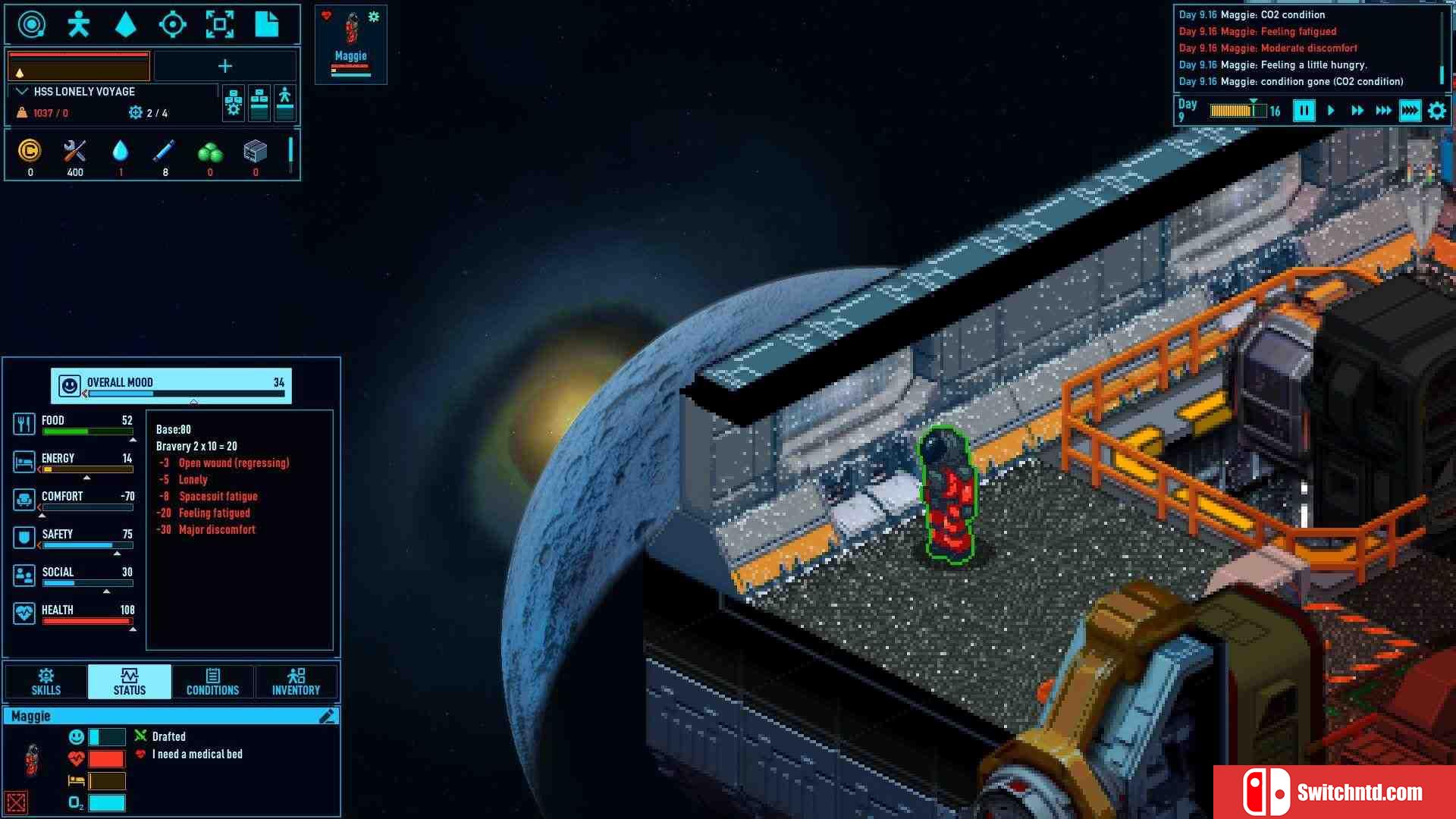The width and height of the screenshot is (1456, 819).
Task: Switch to the Skills tab
Action: (45, 681)
